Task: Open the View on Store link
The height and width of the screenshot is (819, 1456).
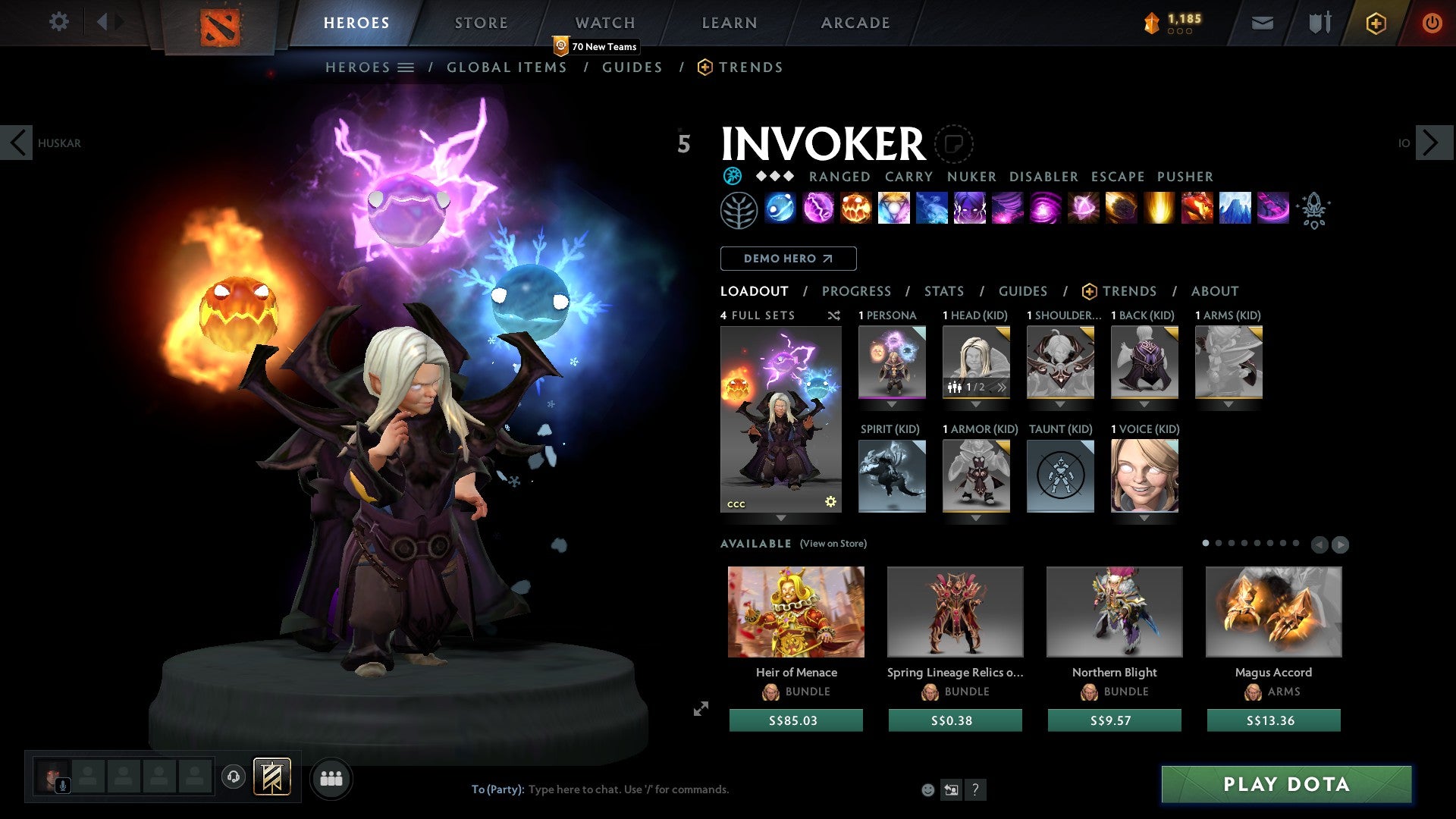Action: coord(833,544)
